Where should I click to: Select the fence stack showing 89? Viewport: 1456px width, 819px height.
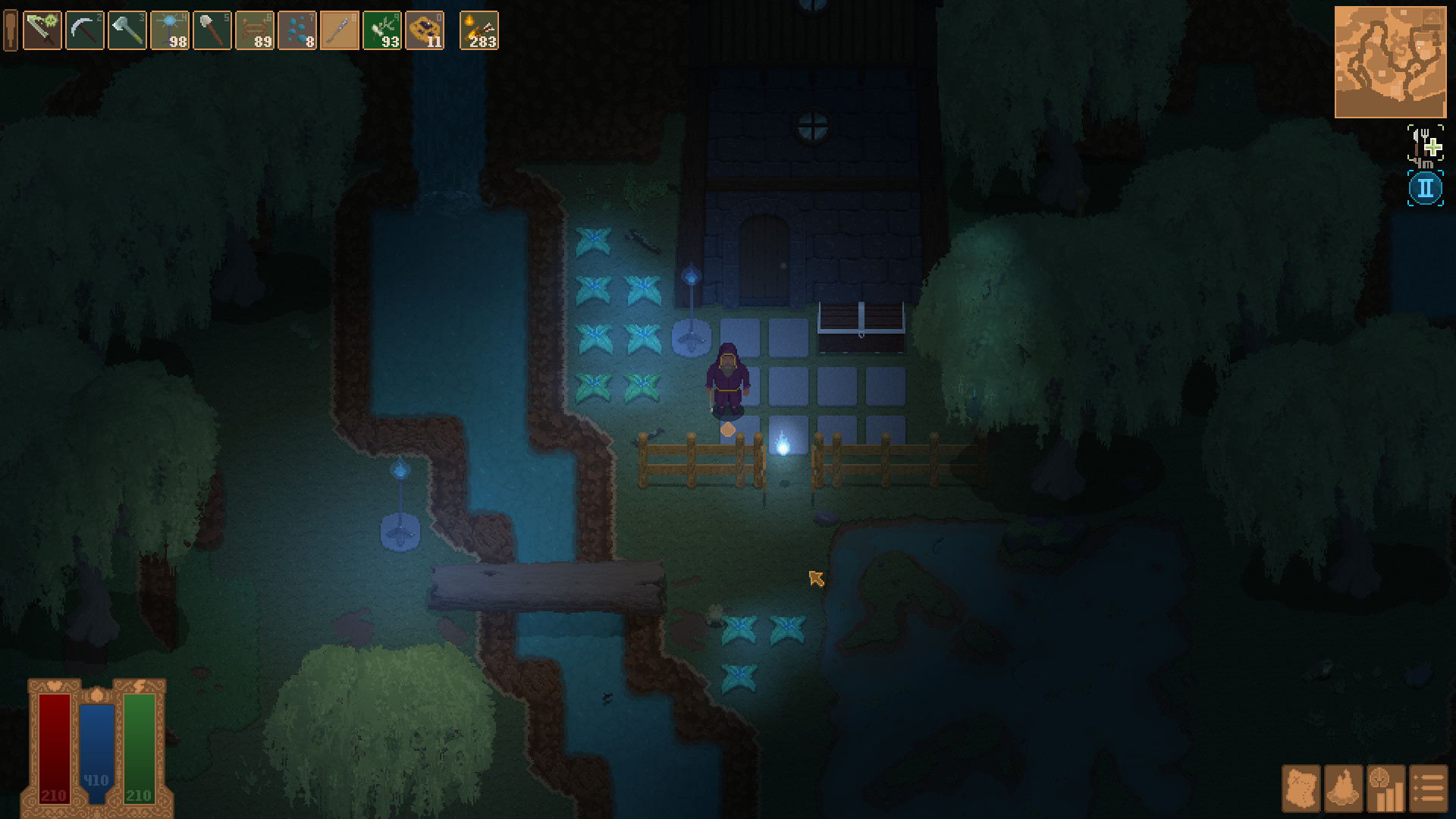tap(256, 31)
